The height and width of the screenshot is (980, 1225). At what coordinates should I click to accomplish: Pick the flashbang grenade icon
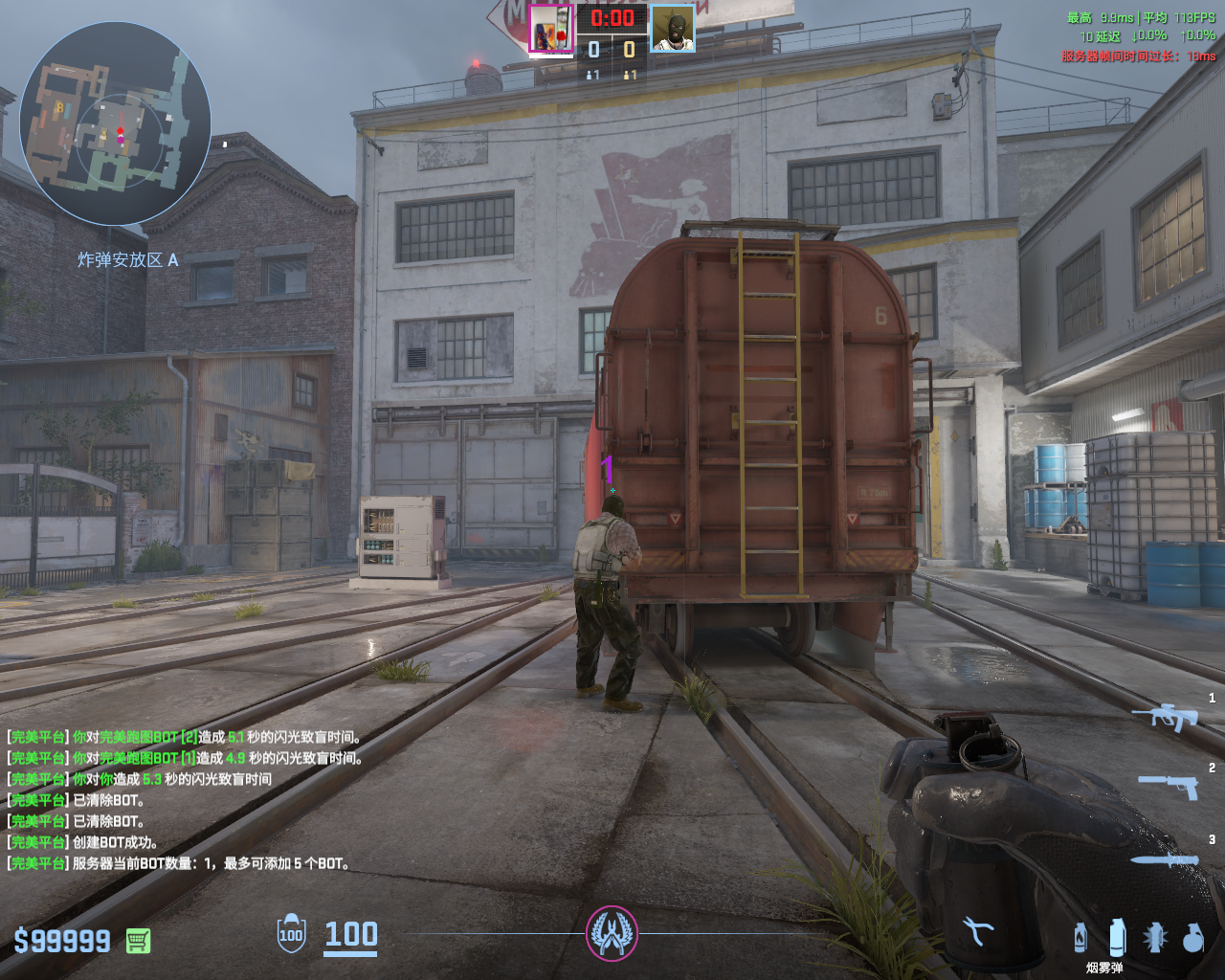coord(1155,938)
